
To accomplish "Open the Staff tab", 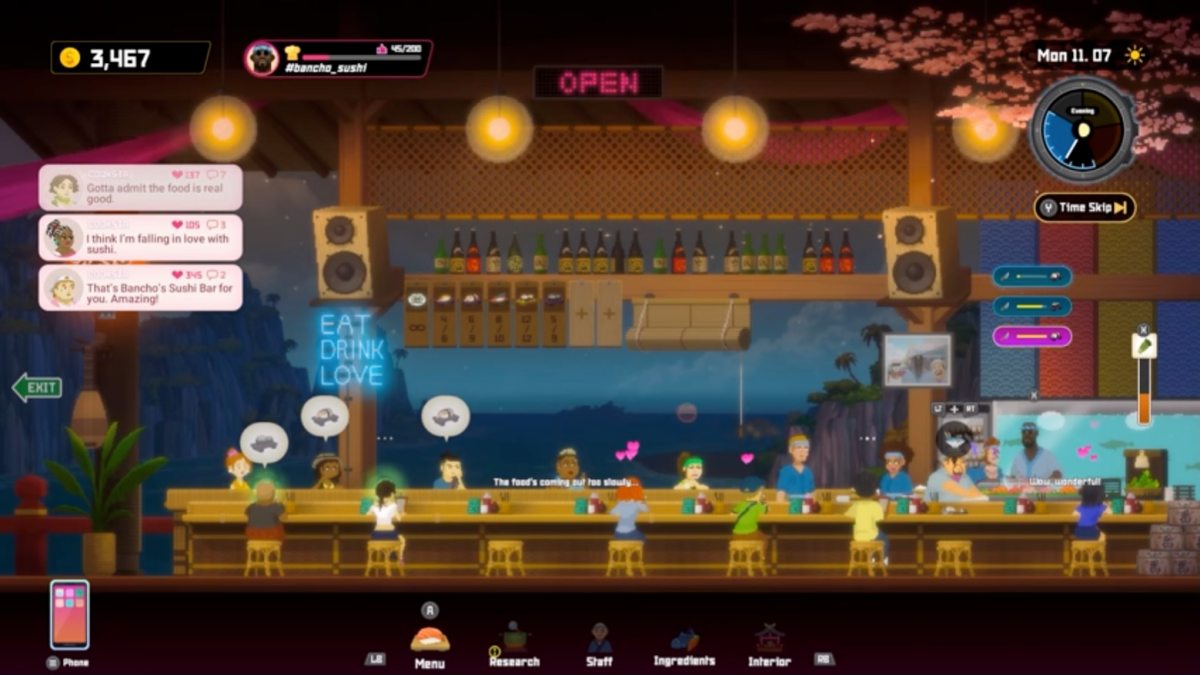I will (599, 643).
